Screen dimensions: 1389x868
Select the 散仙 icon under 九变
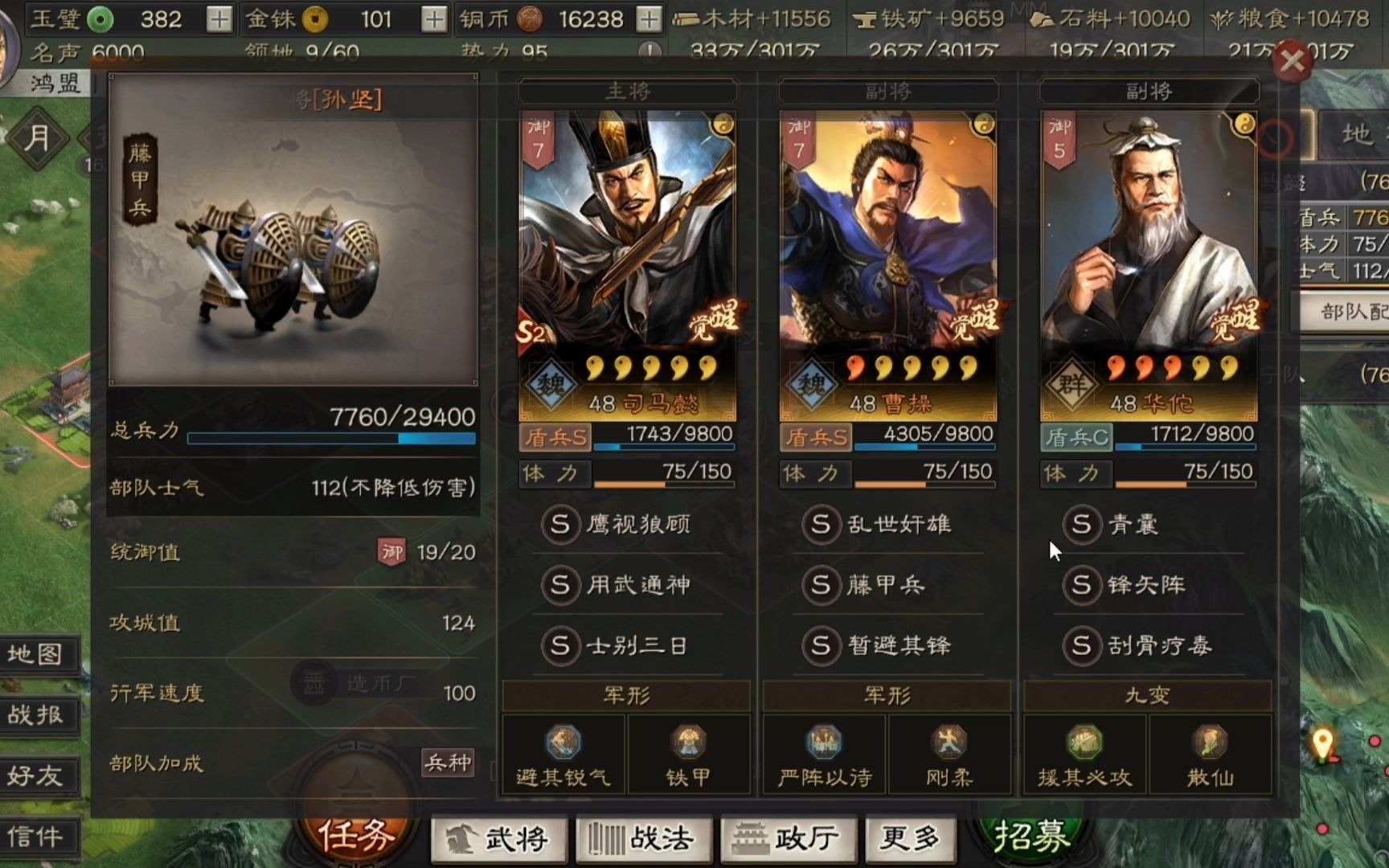tap(1211, 747)
